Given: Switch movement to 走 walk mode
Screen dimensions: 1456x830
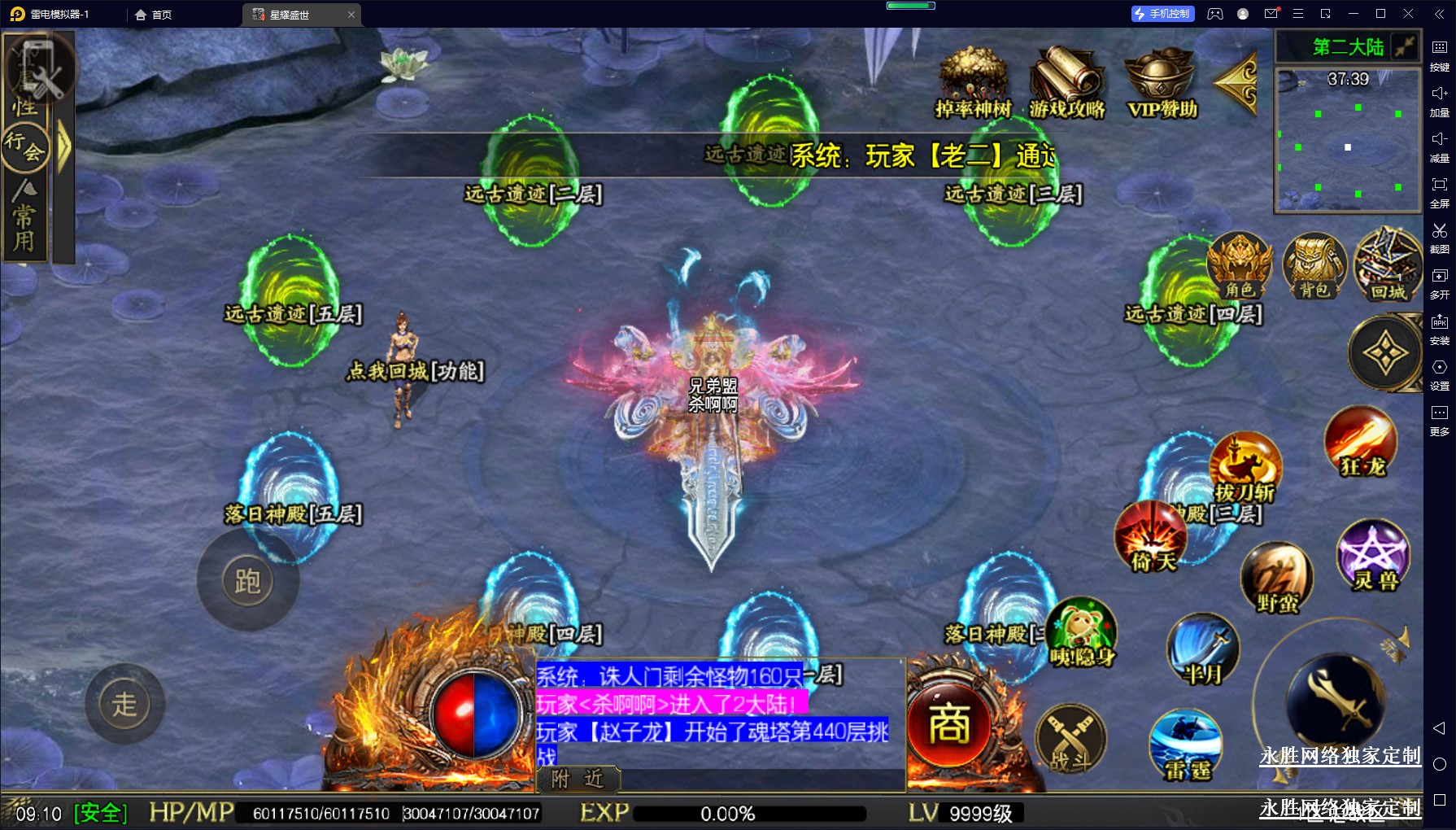Looking at the screenshot, I should coord(124,704).
